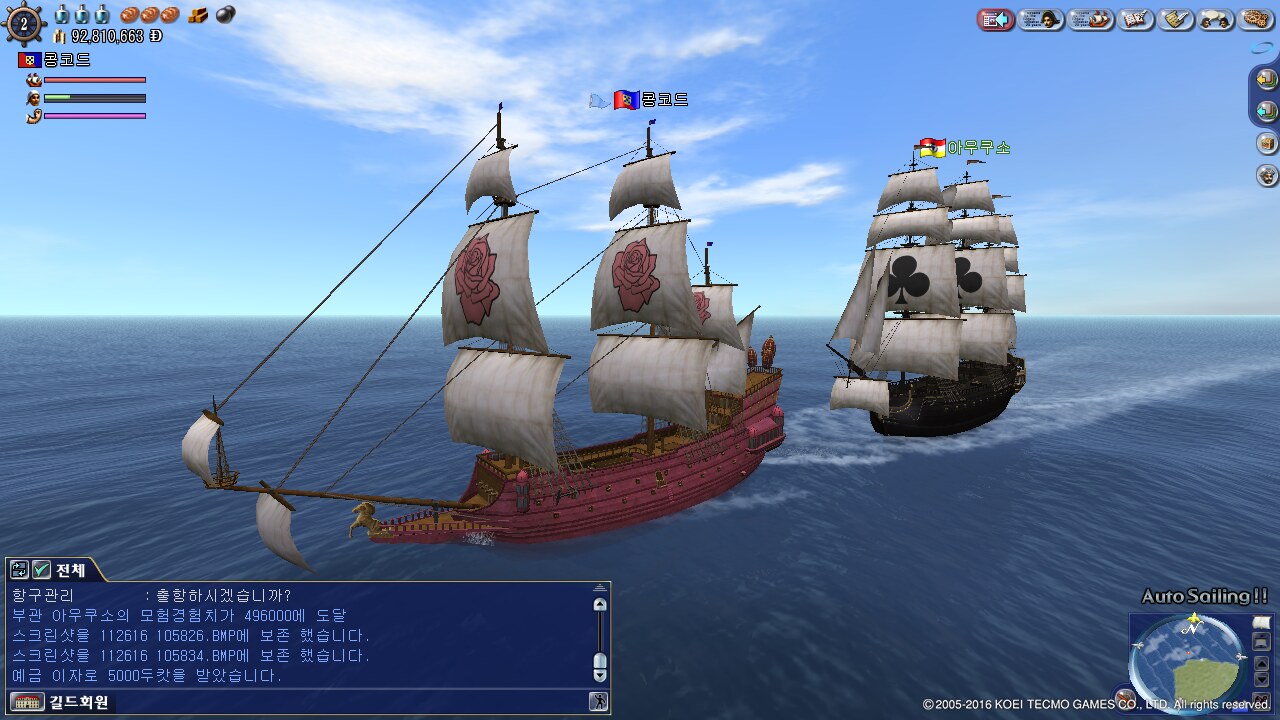Open the two-person chat bubble menu

(1216, 19)
